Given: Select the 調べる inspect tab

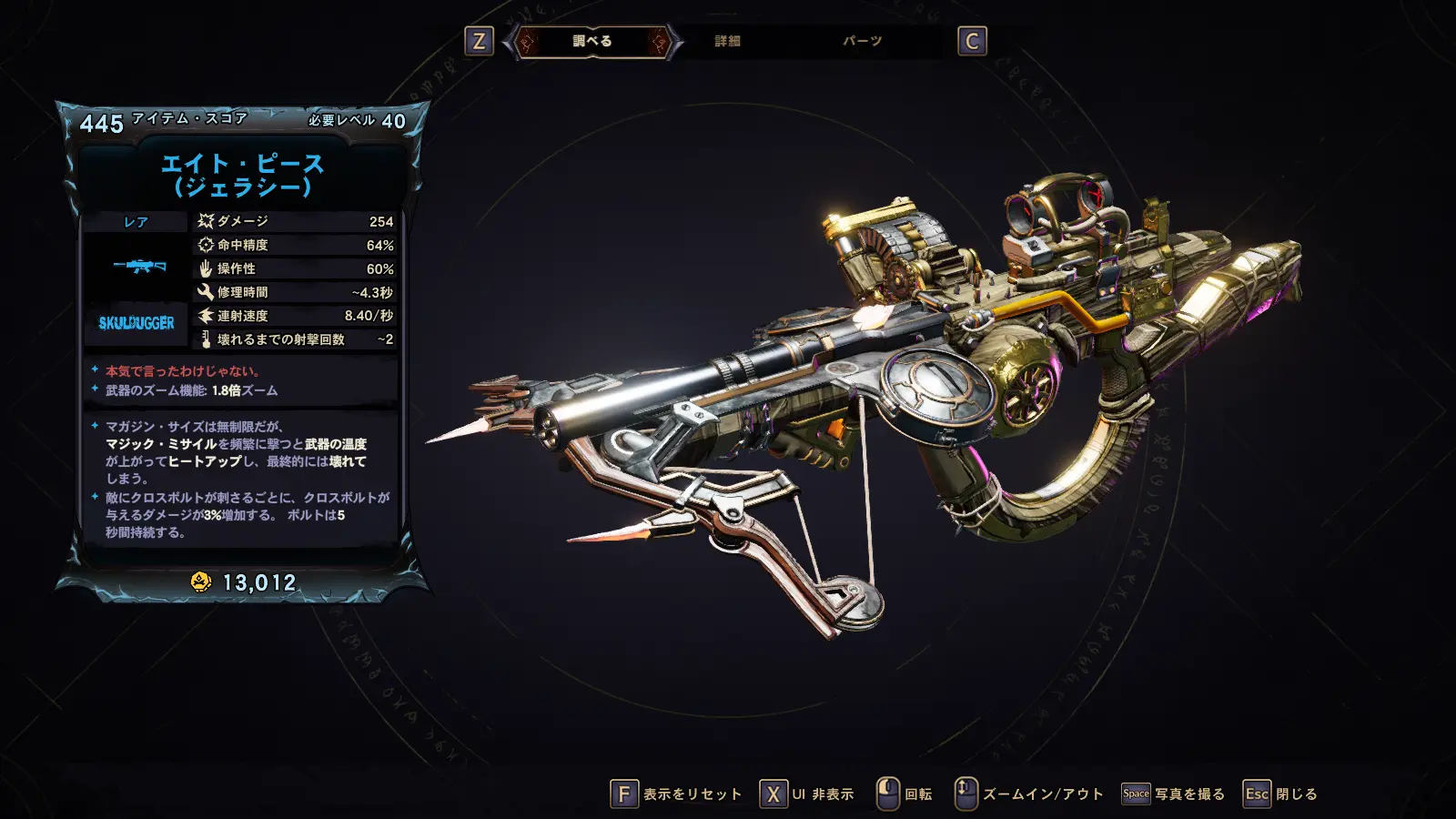Looking at the screenshot, I should 592,41.
